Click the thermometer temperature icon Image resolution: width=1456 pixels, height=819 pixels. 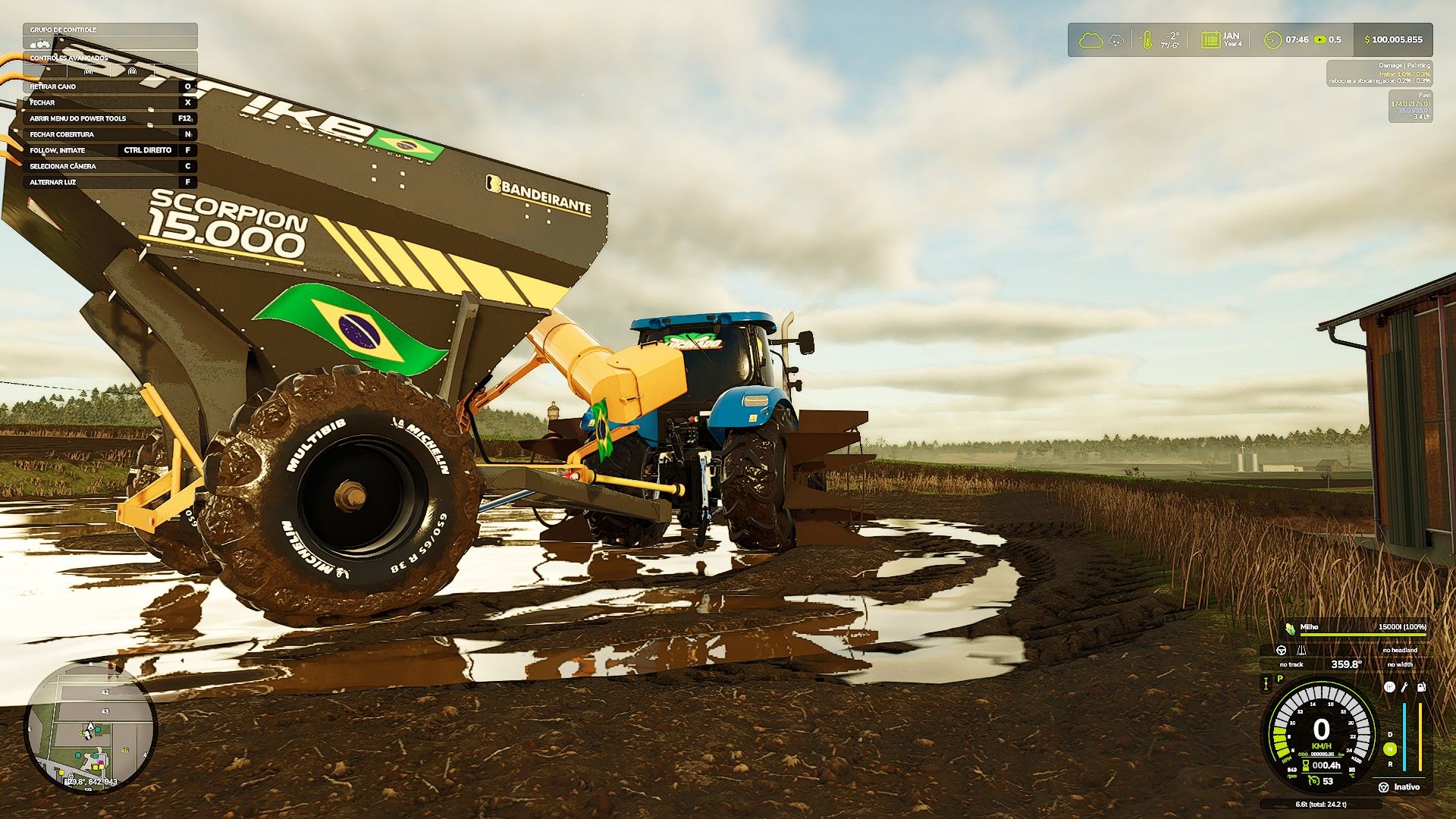1147,39
